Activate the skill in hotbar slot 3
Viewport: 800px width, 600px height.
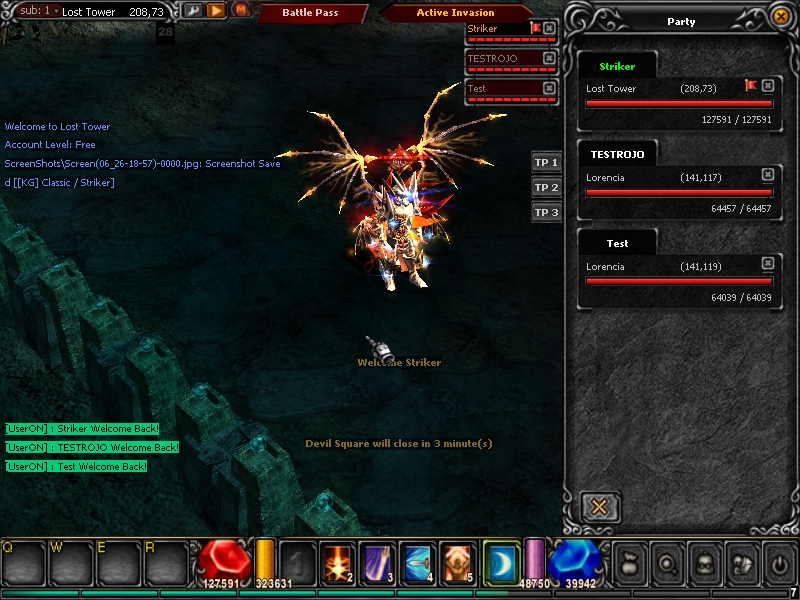tap(377, 562)
